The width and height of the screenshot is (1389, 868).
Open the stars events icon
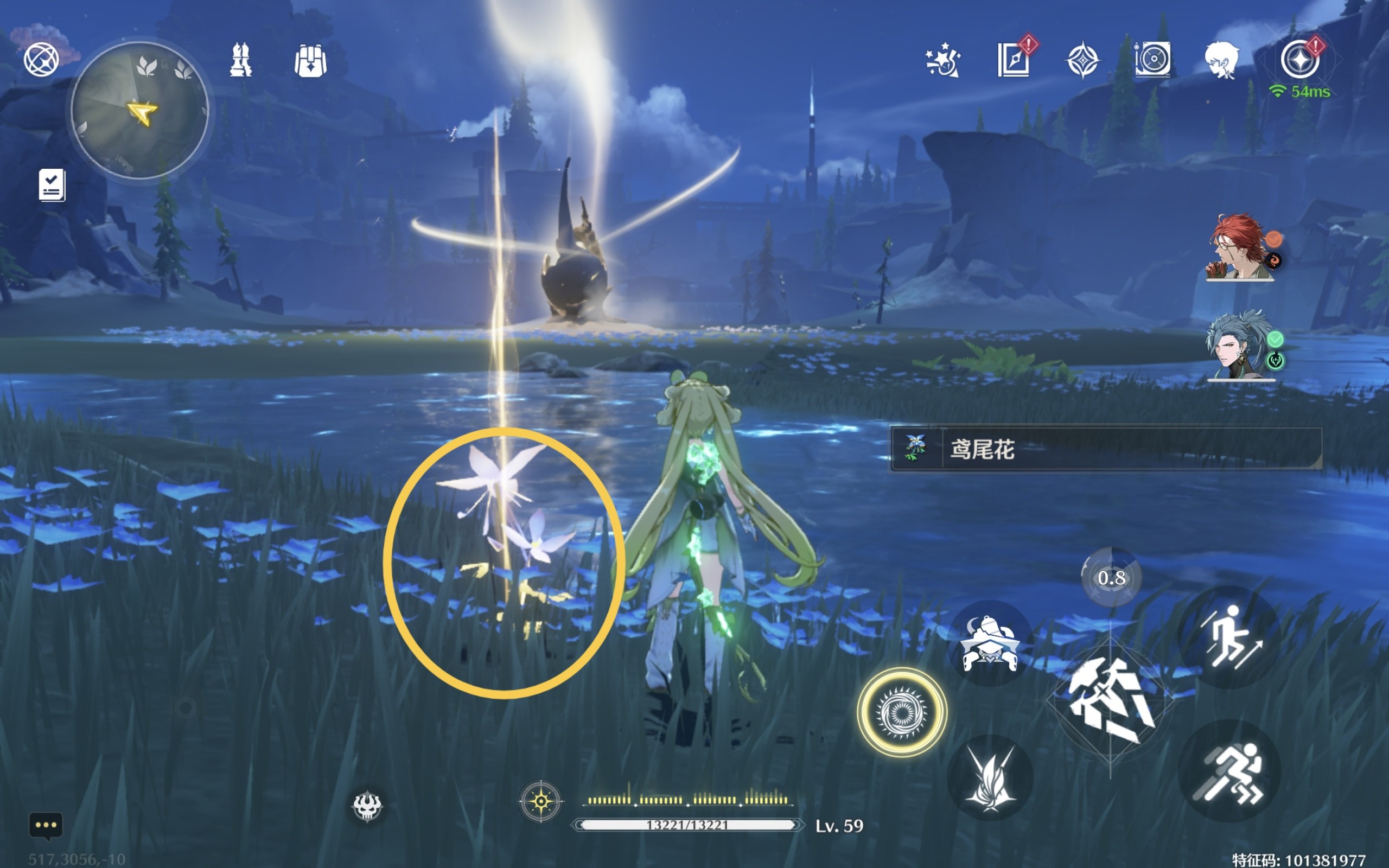click(x=942, y=60)
